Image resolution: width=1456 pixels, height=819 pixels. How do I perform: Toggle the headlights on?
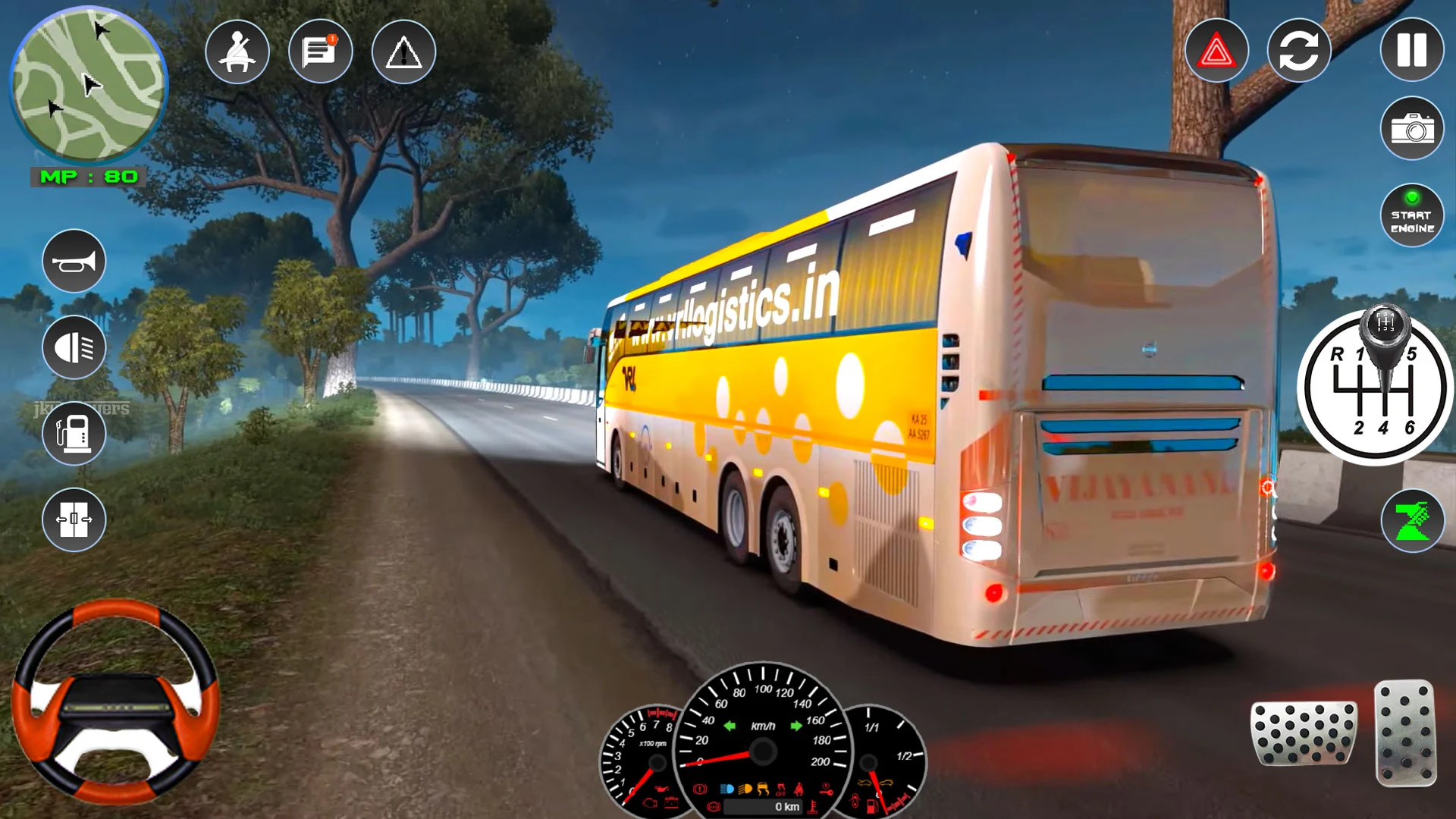(74, 347)
